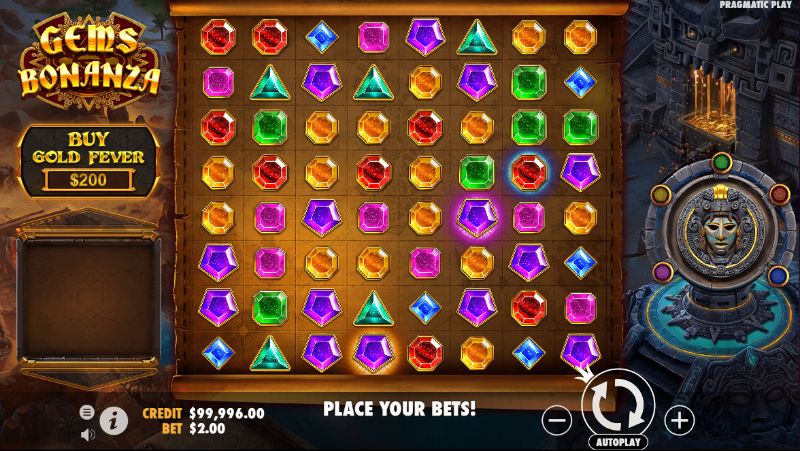Open the Autoplay options
Screen dimensions: 800x451
click(619, 441)
